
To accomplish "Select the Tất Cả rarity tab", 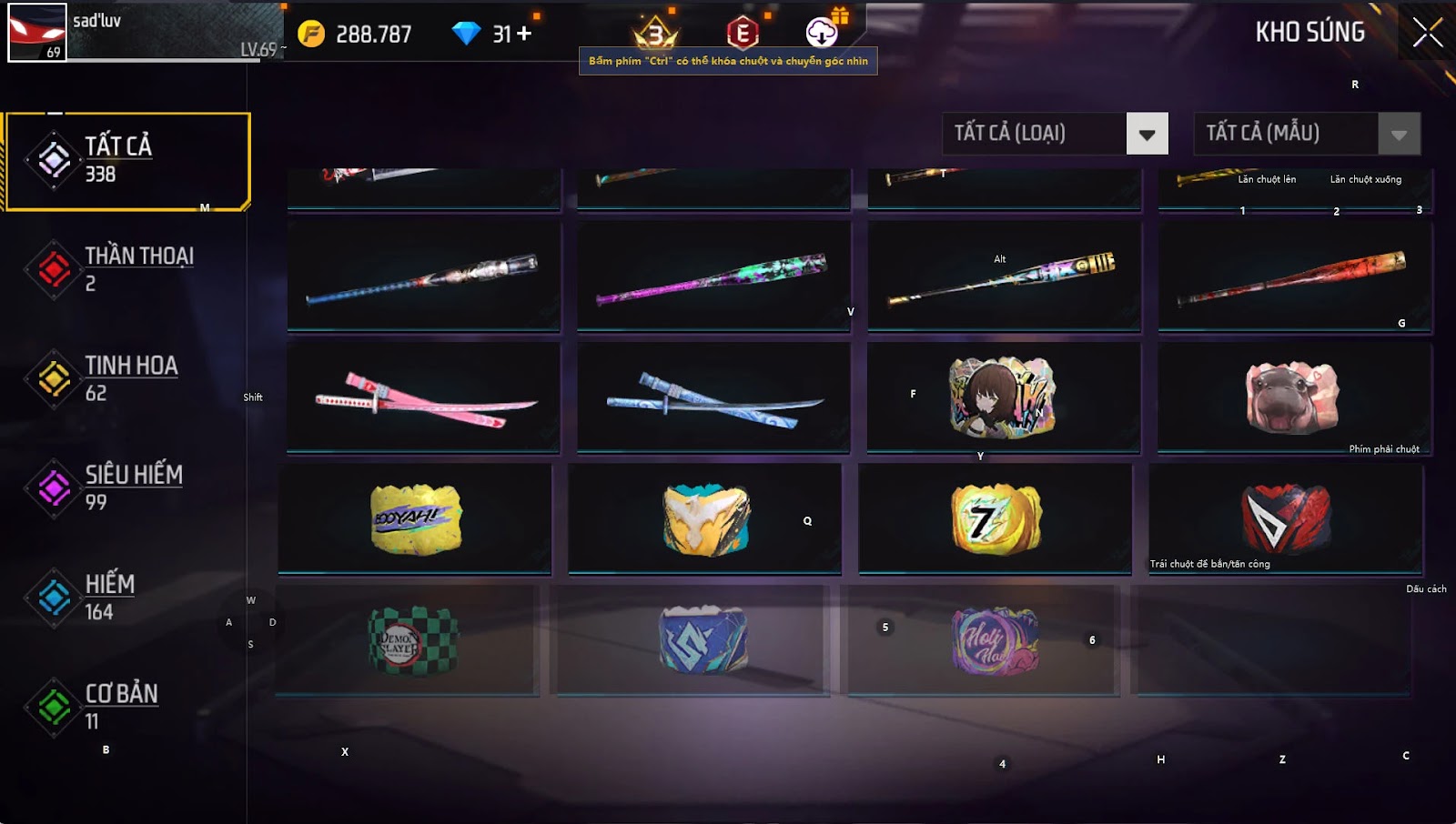I will (x=127, y=161).
